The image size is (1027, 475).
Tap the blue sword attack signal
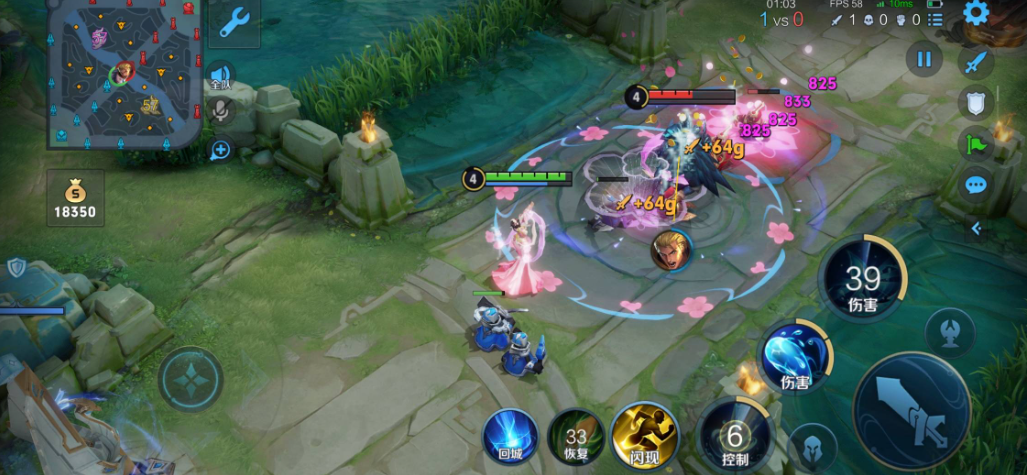tap(976, 62)
